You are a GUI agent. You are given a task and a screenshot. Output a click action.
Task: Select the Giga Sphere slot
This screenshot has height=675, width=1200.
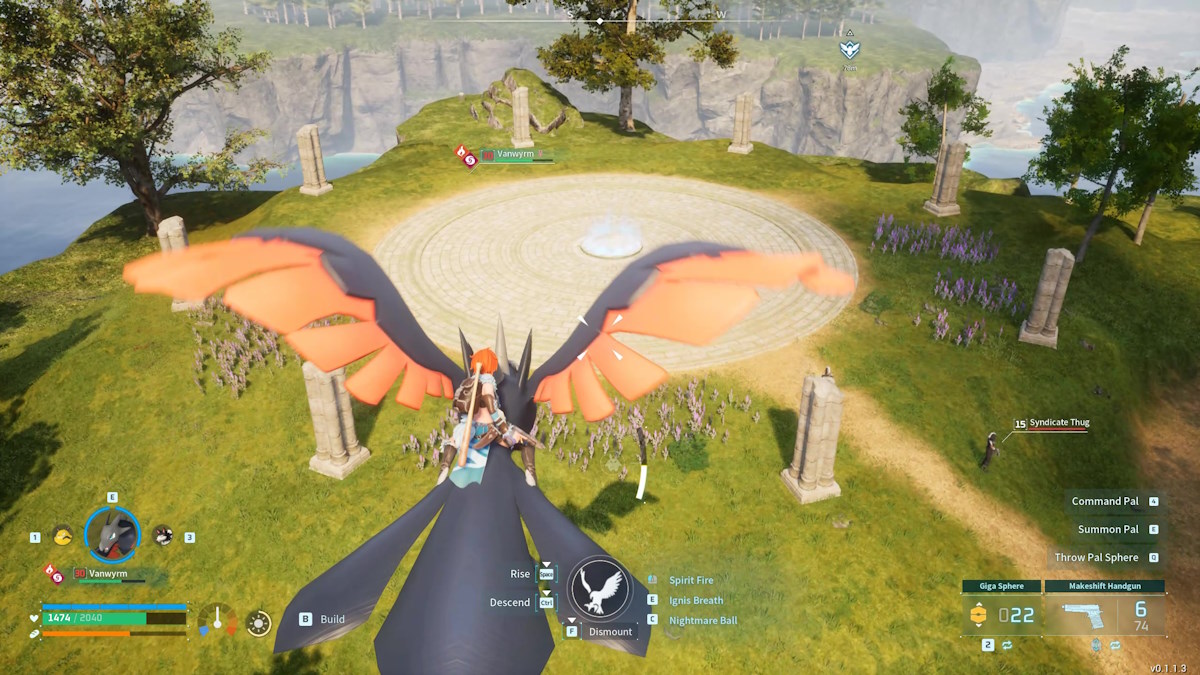(1001, 613)
